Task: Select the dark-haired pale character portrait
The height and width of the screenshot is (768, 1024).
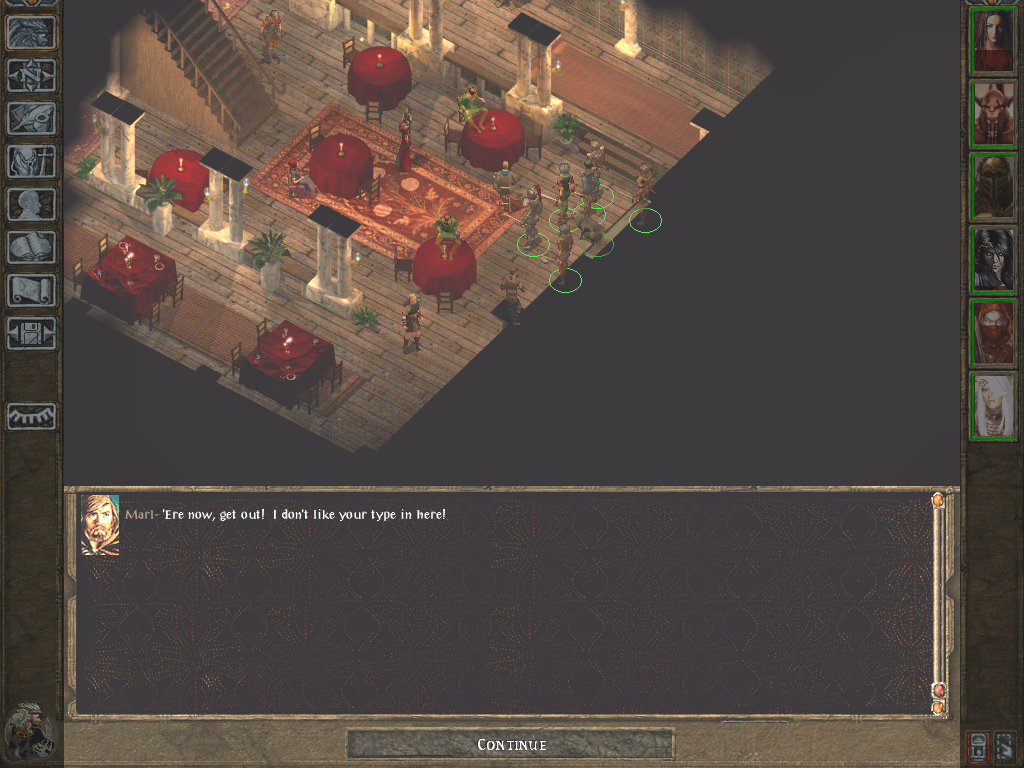Action: 994,260
